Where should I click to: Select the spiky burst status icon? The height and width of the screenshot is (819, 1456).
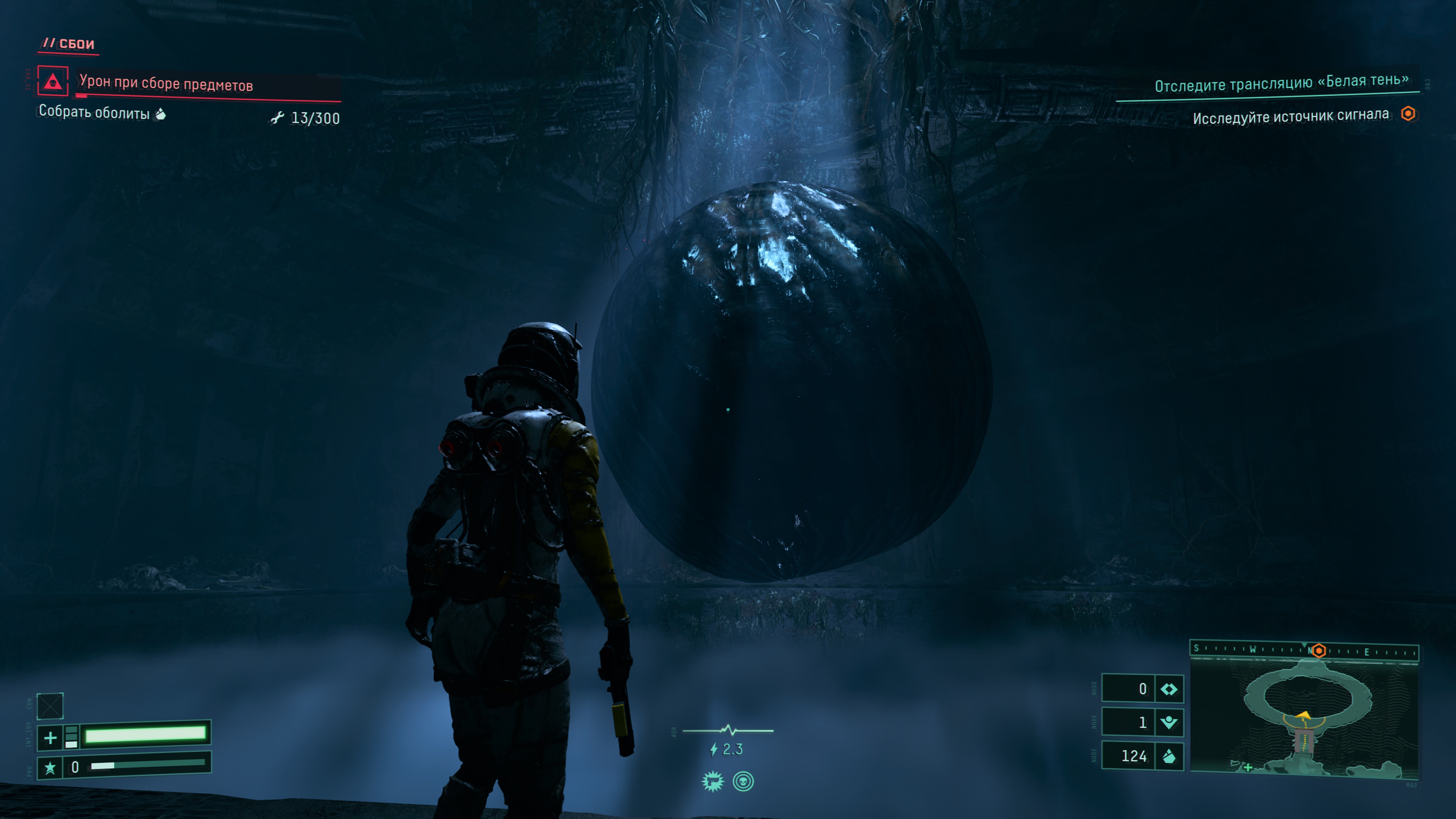coord(713,782)
